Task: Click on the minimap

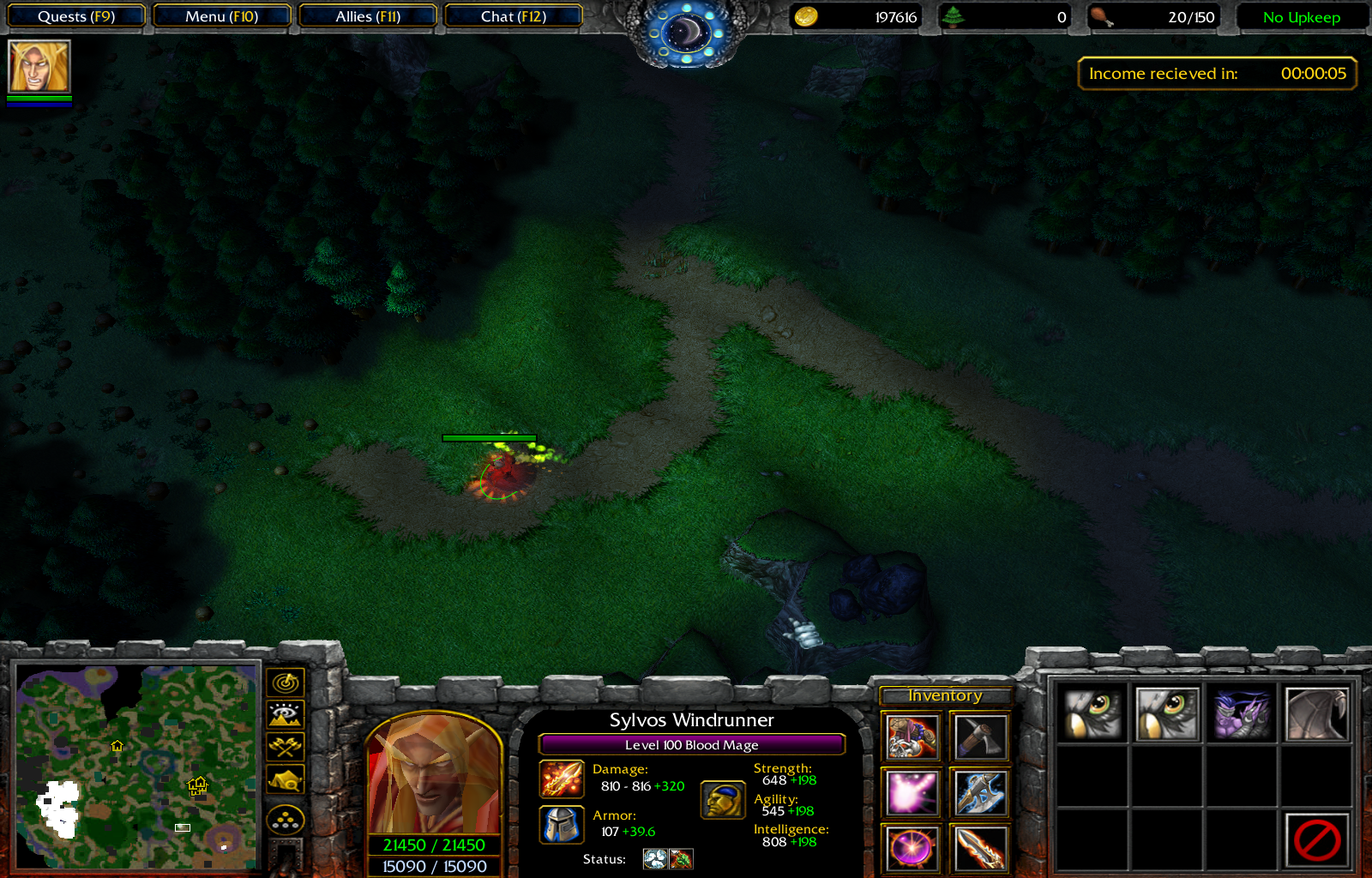Action: [137, 767]
